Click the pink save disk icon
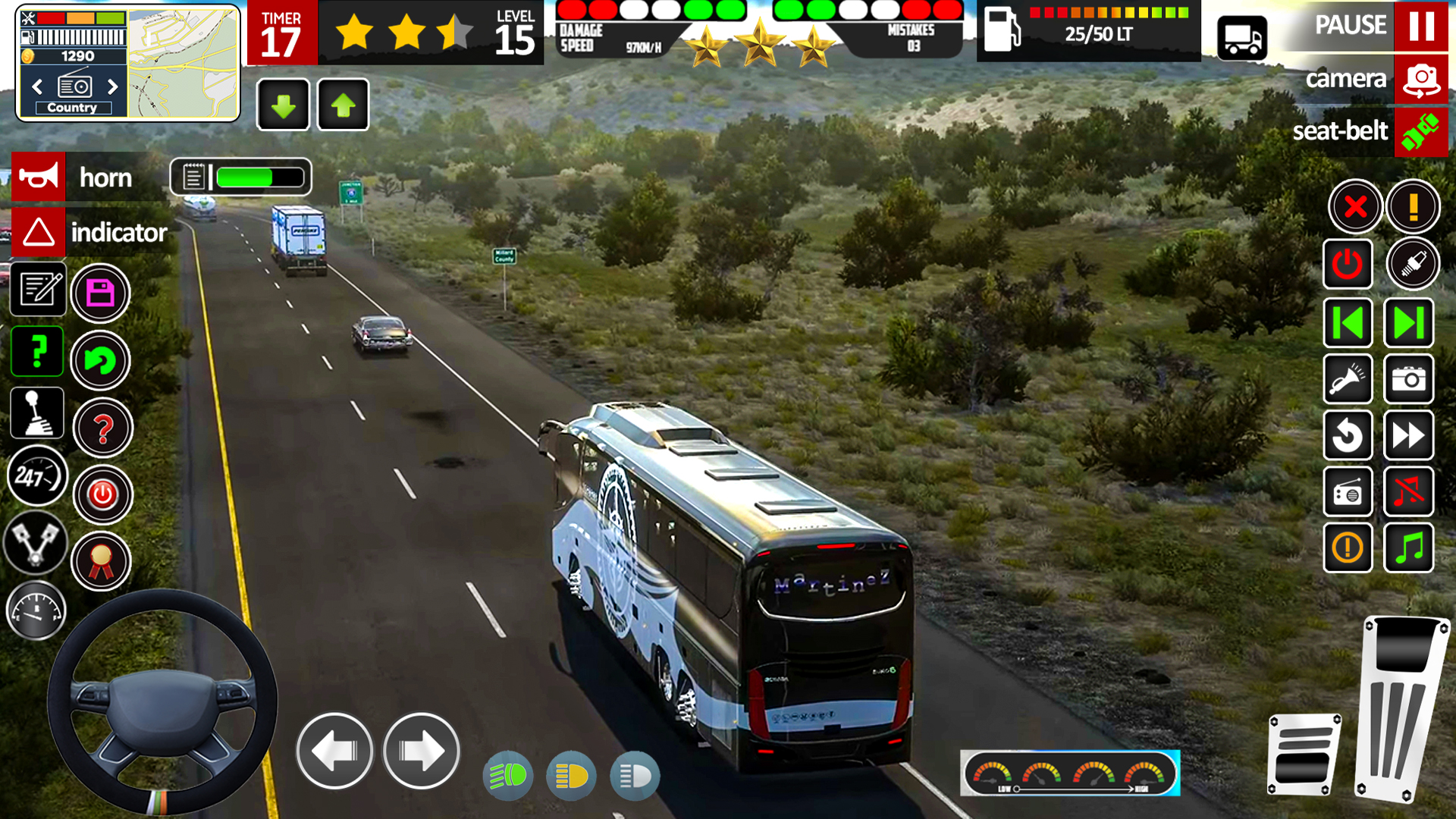 (x=101, y=293)
